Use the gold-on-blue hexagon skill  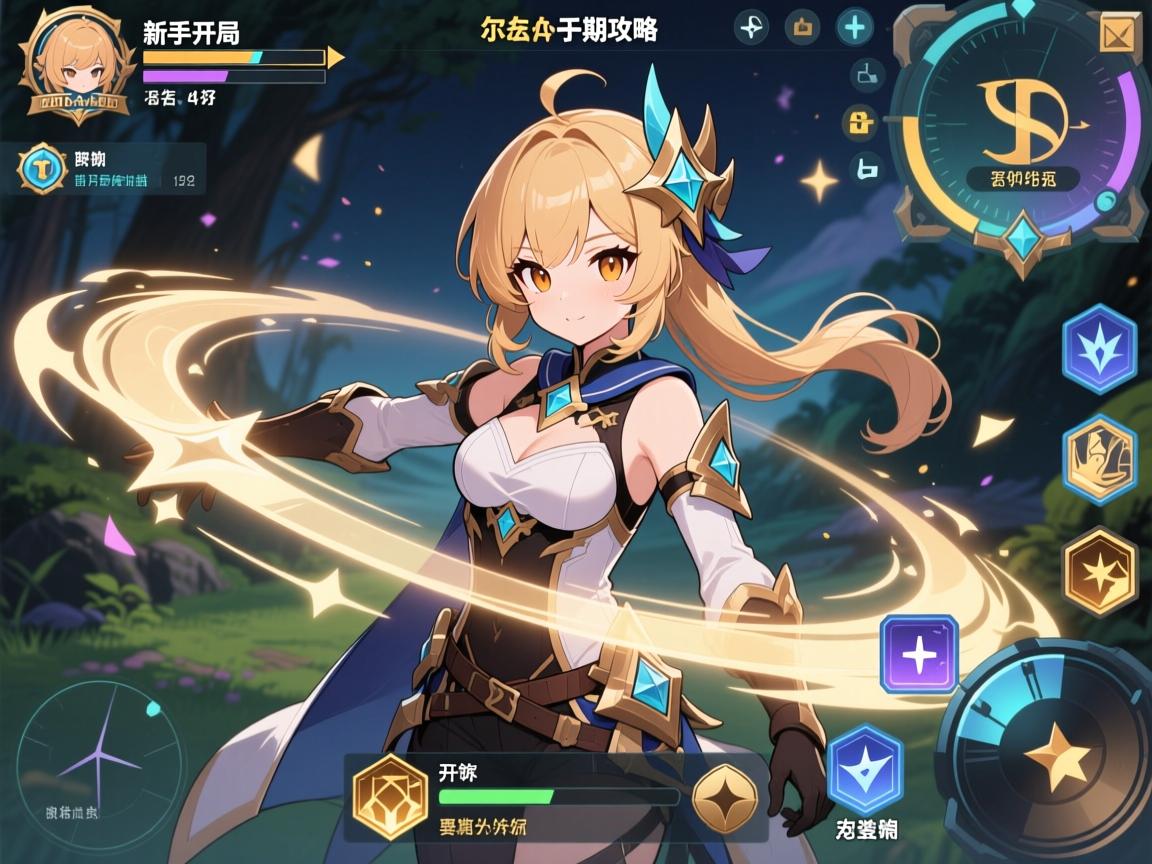(x=1099, y=458)
